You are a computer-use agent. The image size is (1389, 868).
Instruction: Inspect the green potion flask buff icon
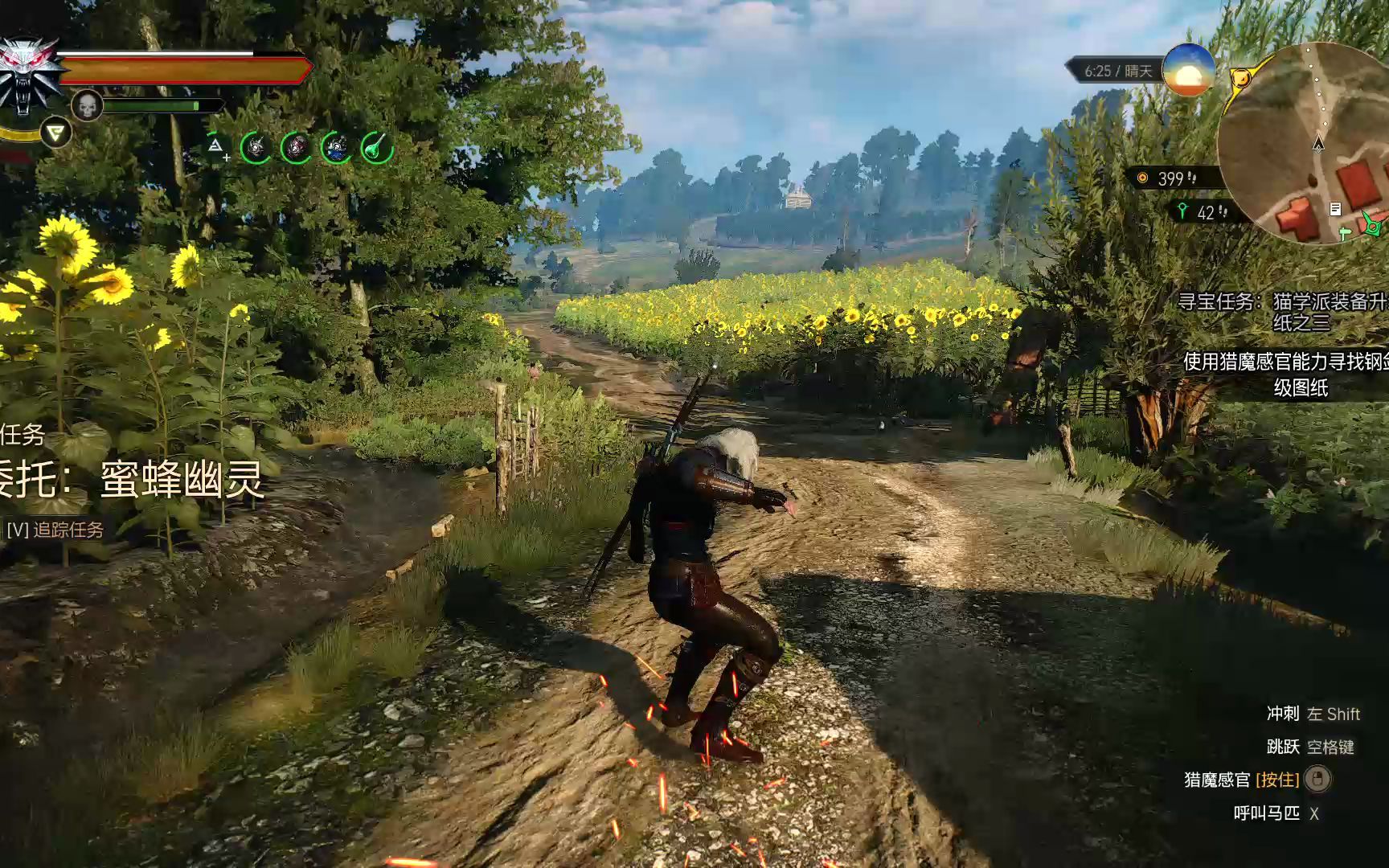pos(376,148)
